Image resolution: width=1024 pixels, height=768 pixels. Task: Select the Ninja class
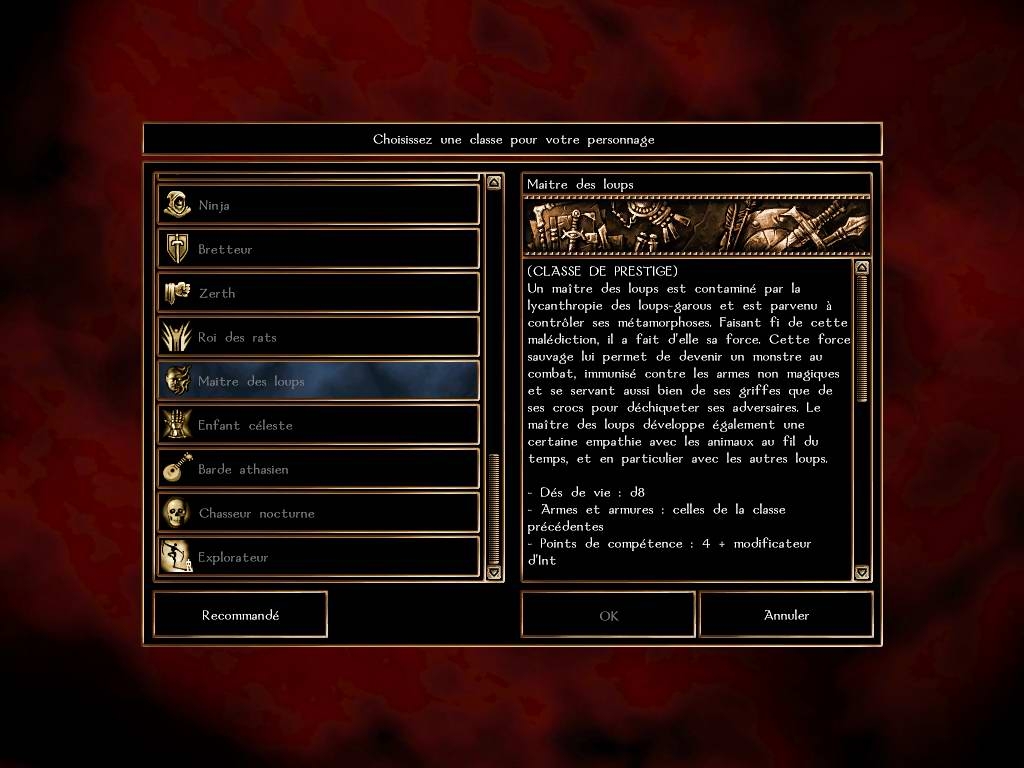(318, 205)
